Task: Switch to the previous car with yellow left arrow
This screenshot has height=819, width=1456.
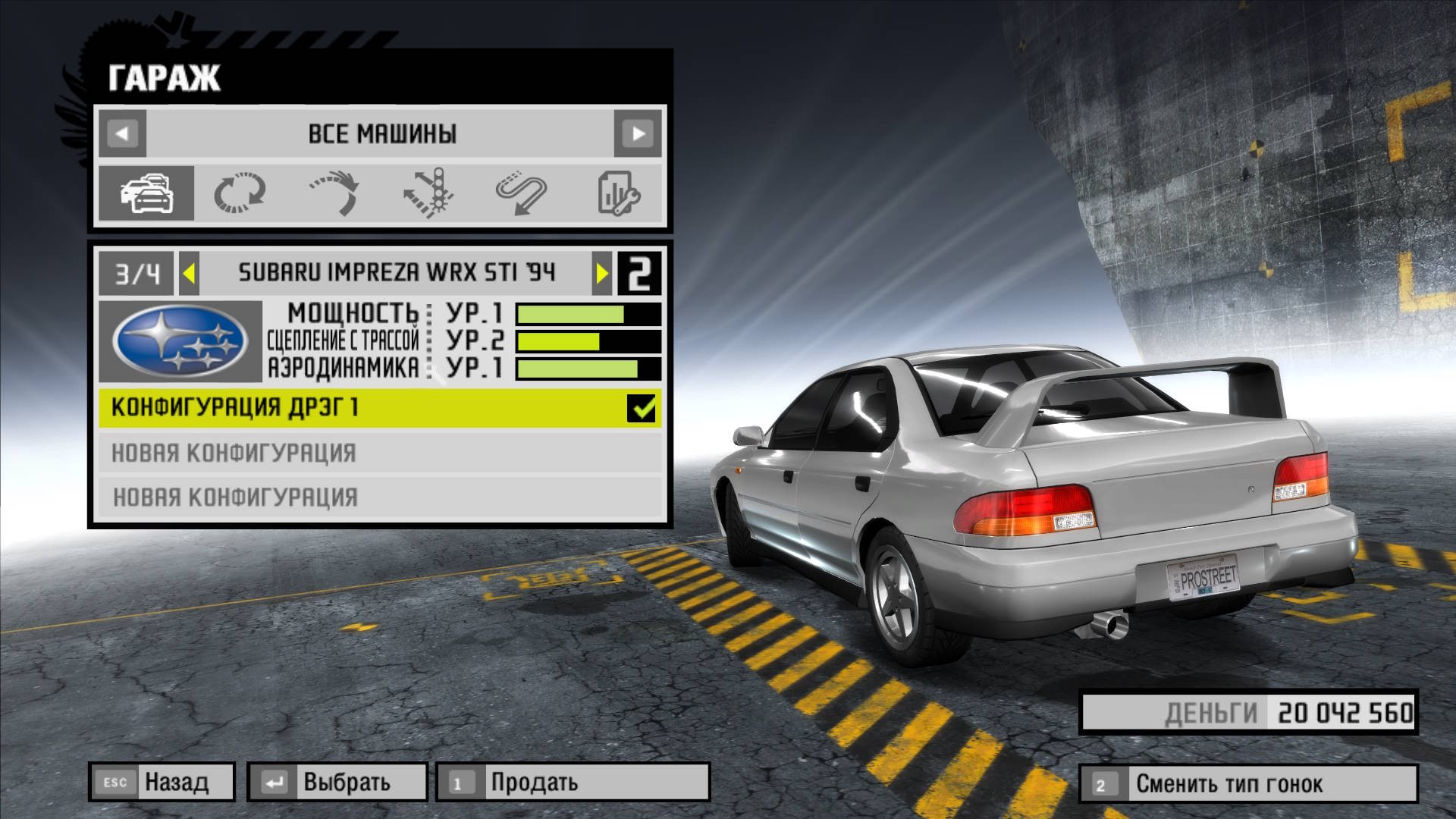Action: [x=190, y=273]
